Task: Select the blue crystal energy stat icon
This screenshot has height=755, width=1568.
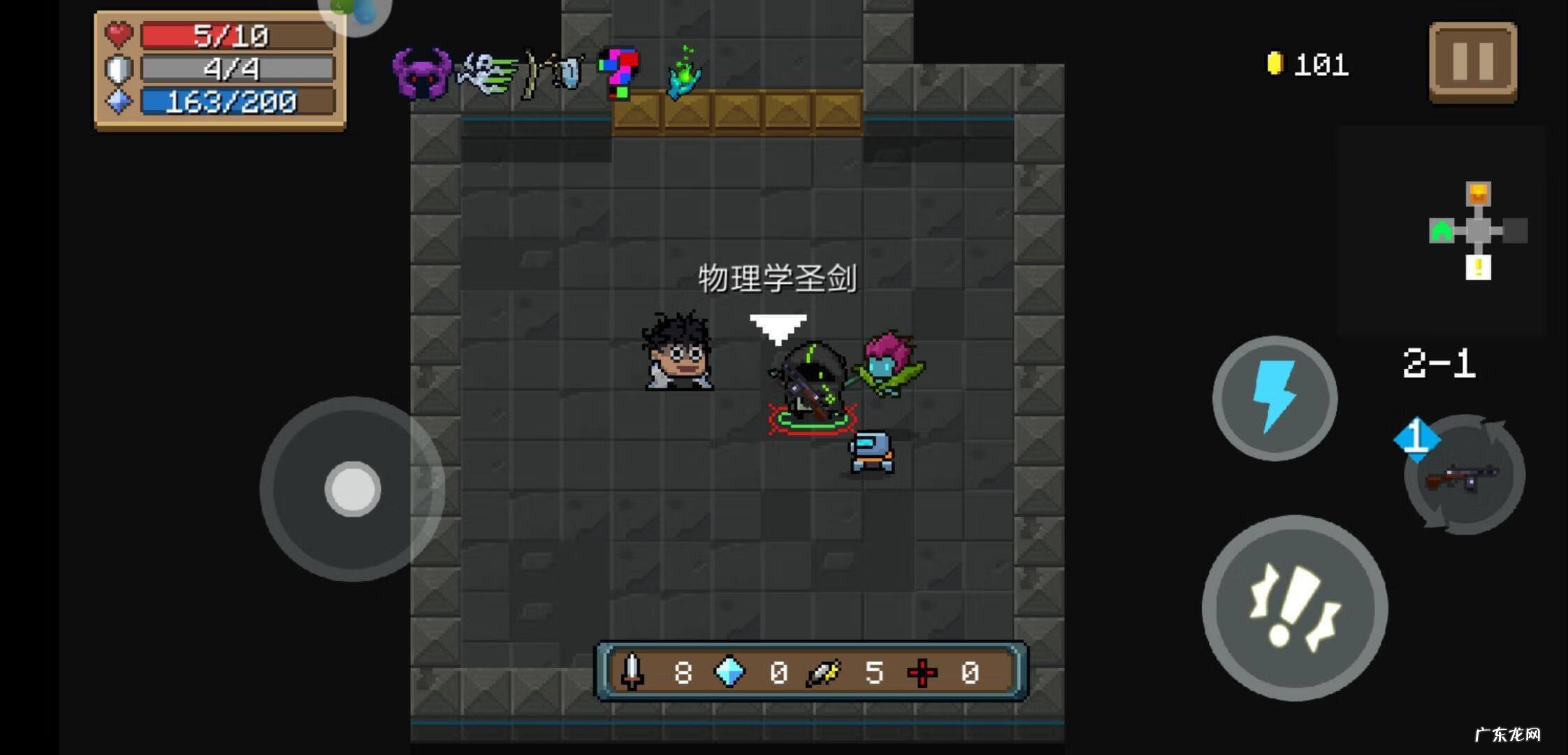Action: pos(728,673)
